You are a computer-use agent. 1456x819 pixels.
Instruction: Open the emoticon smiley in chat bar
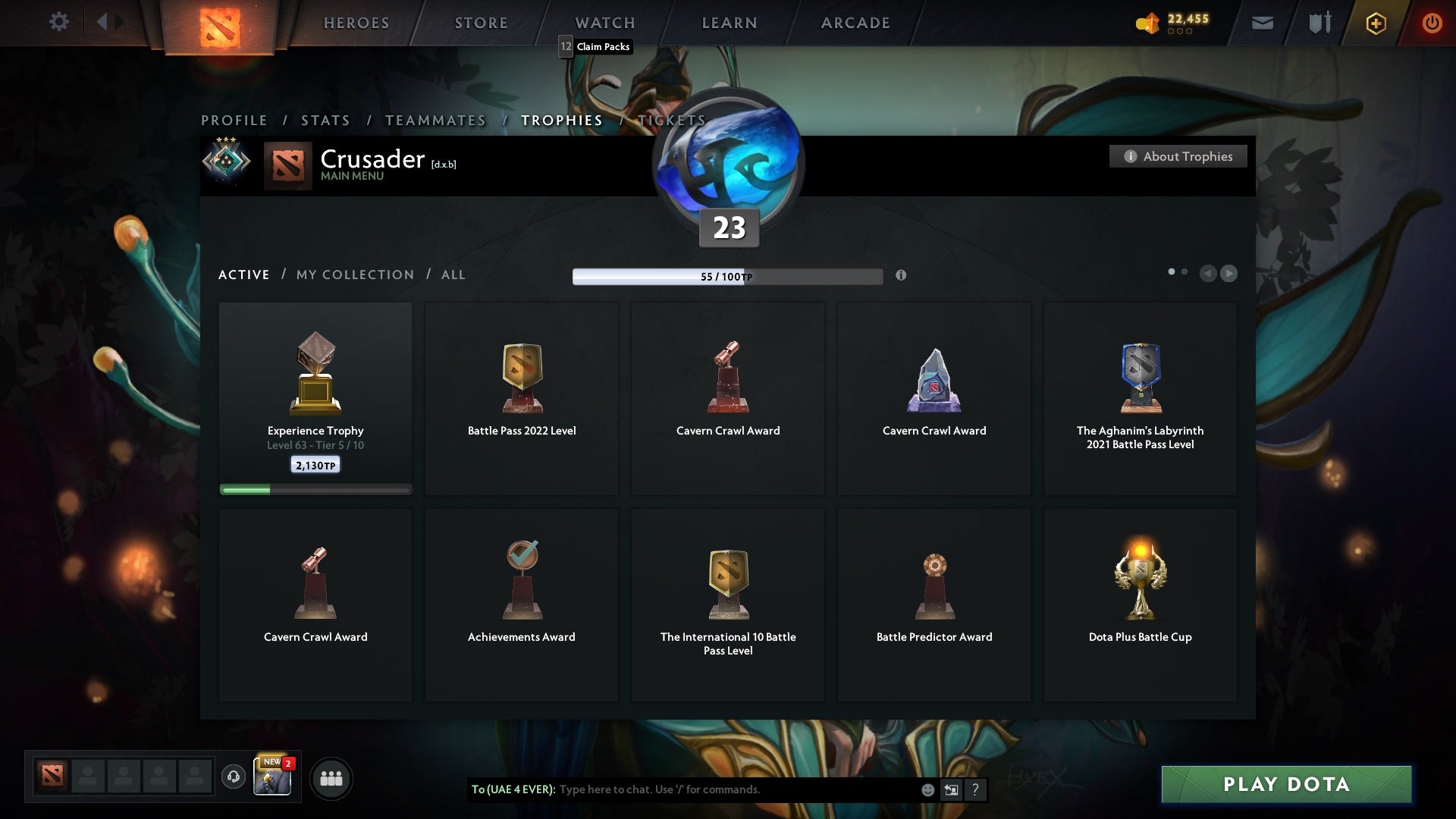pyautogui.click(x=927, y=789)
